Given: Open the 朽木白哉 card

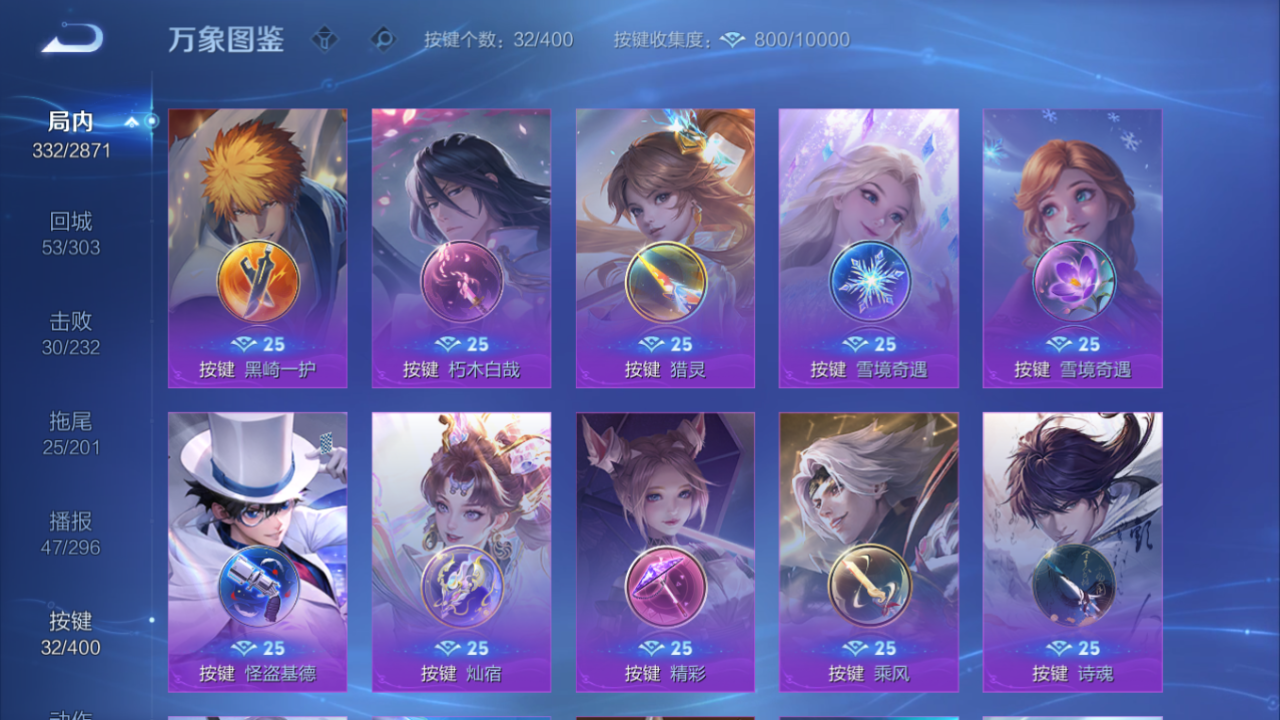Looking at the screenshot, I should pos(460,245).
